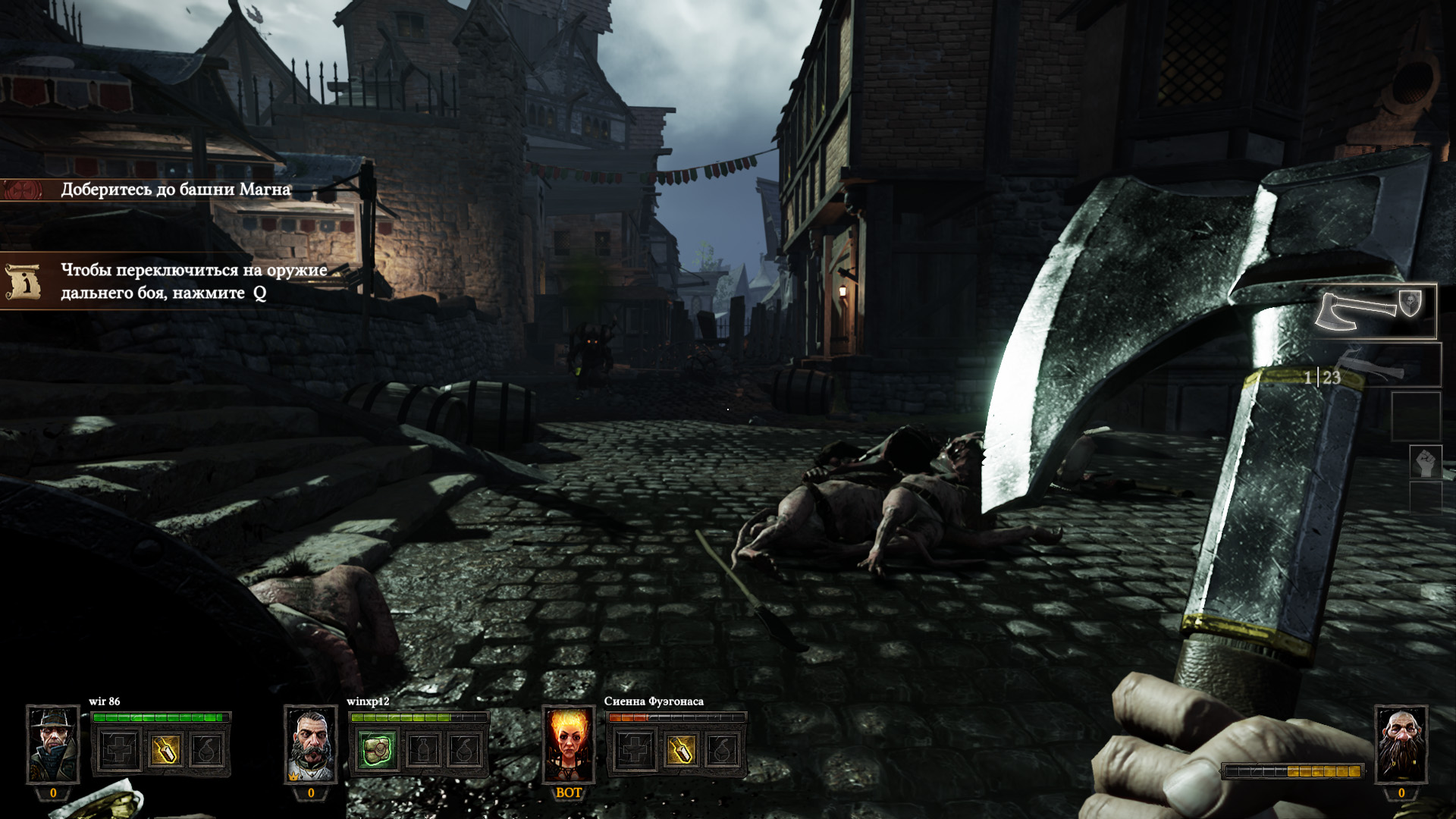Click wir 86's yellow potion slot

coord(165,751)
